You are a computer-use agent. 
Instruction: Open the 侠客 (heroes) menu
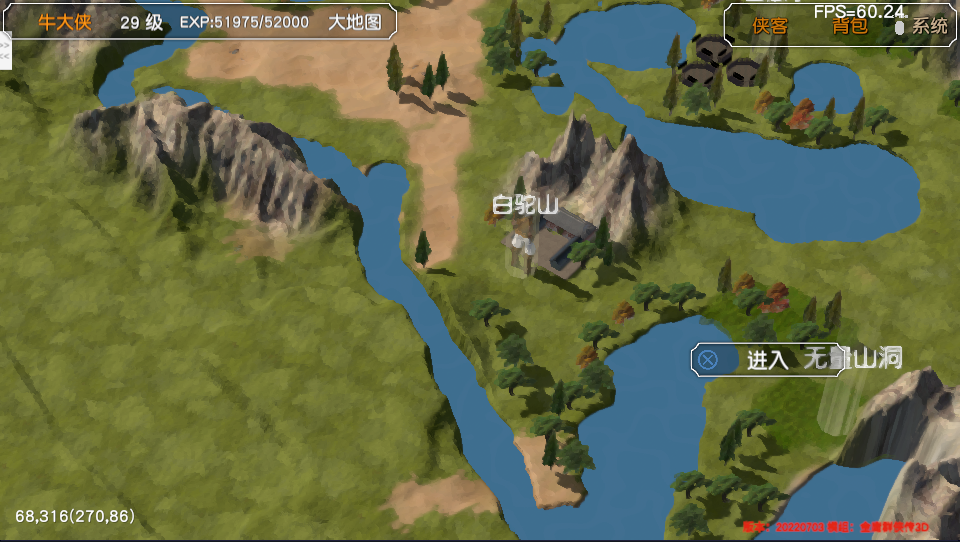770,26
